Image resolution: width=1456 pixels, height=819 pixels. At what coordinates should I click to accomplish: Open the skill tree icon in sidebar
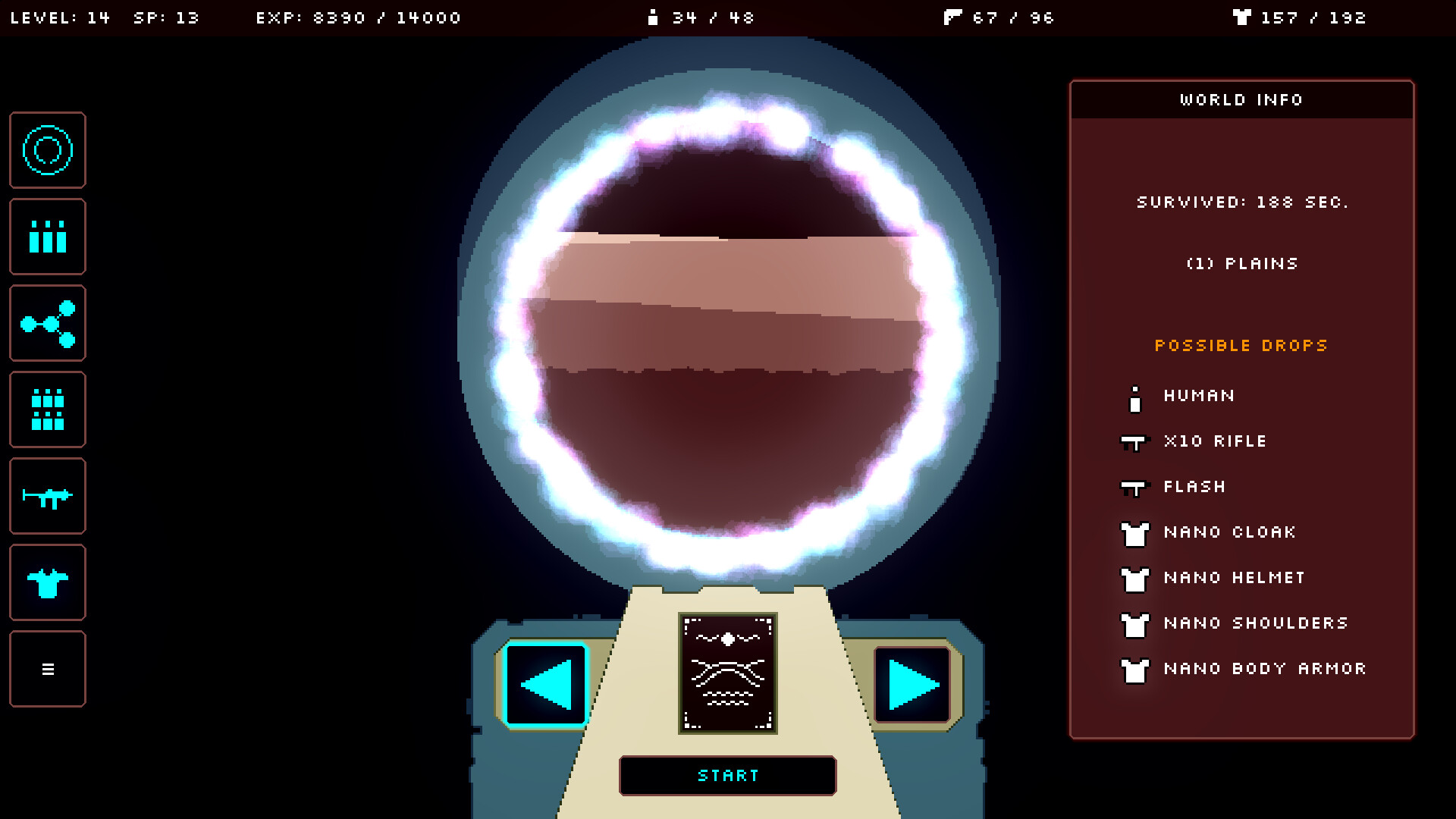(47, 323)
